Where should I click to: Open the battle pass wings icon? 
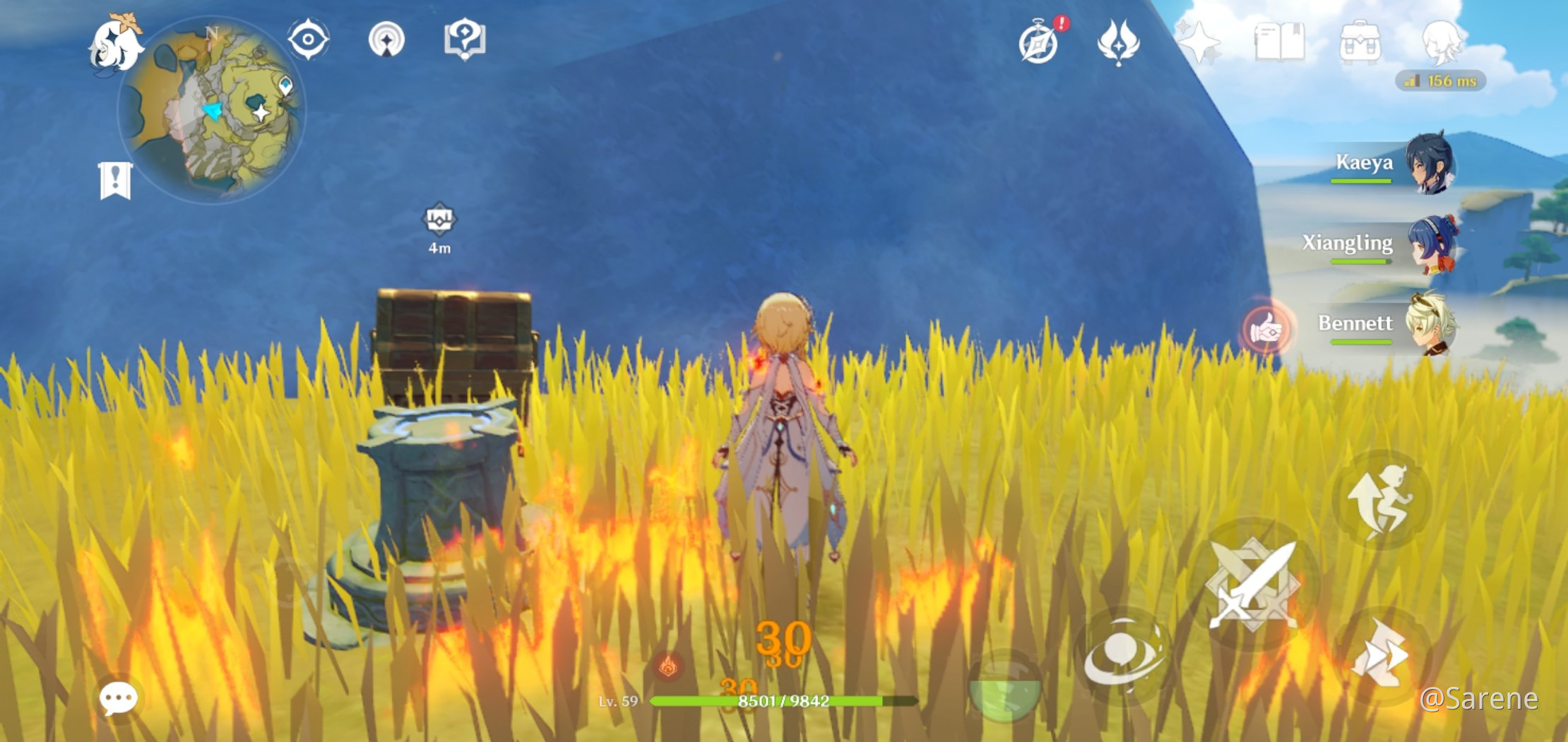pyautogui.click(x=1117, y=42)
